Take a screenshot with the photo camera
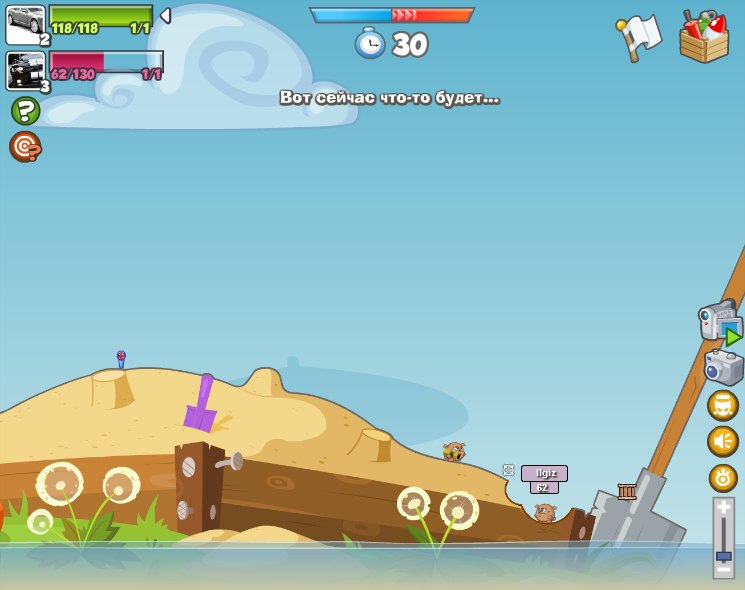This screenshot has width=745, height=590. tap(723, 368)
